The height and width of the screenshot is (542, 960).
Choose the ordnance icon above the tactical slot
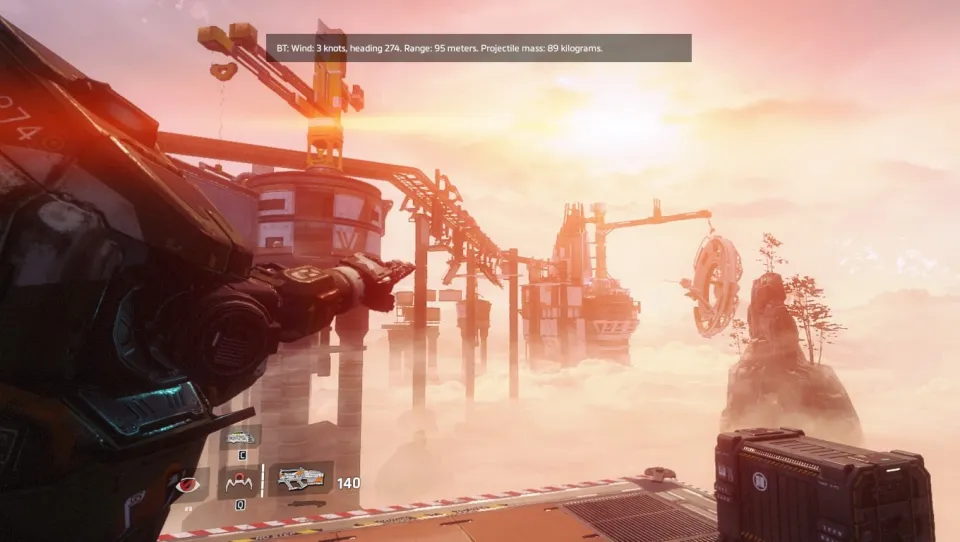coord(240,437)
